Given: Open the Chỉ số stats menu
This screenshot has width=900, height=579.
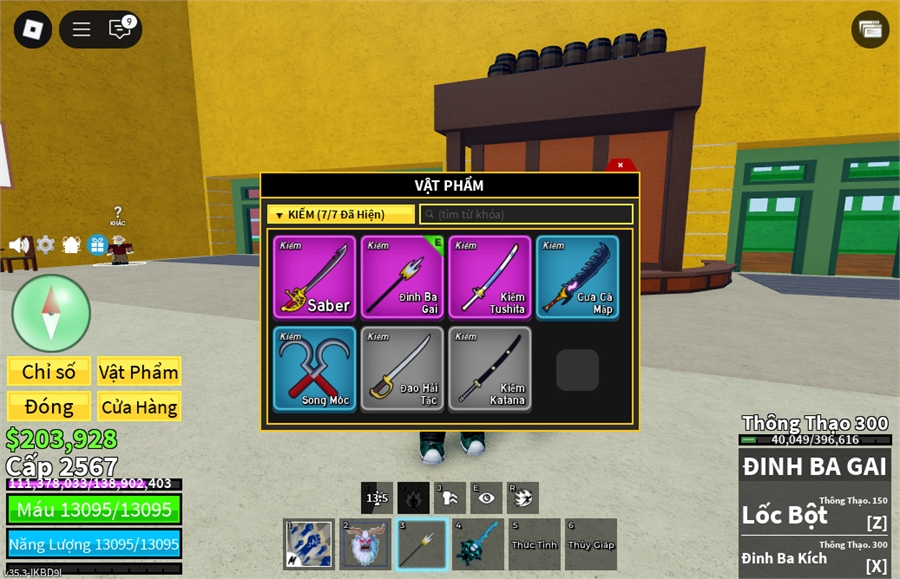Looking at the screenshot, I should 49,372.
